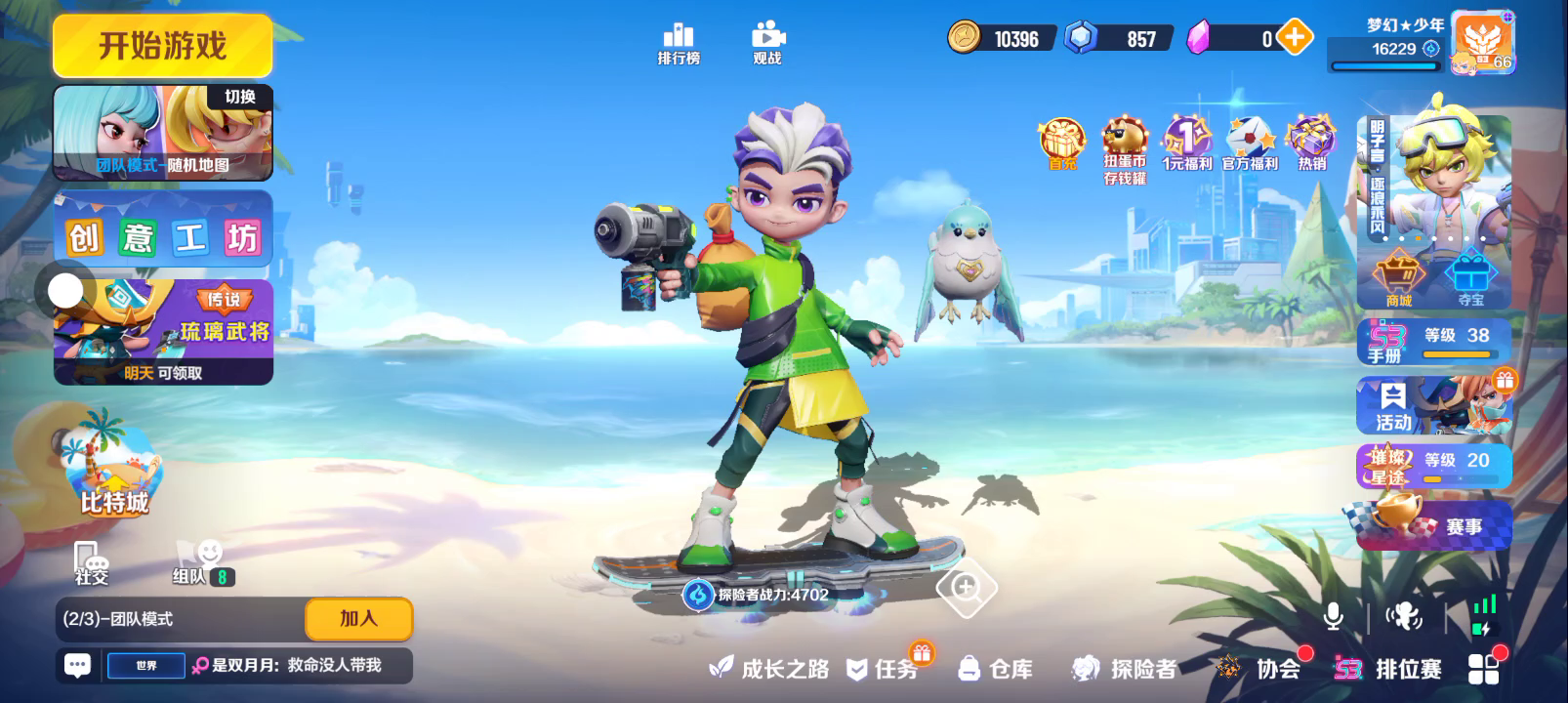Open 观战 spectate mode

[x=767, y=43]
